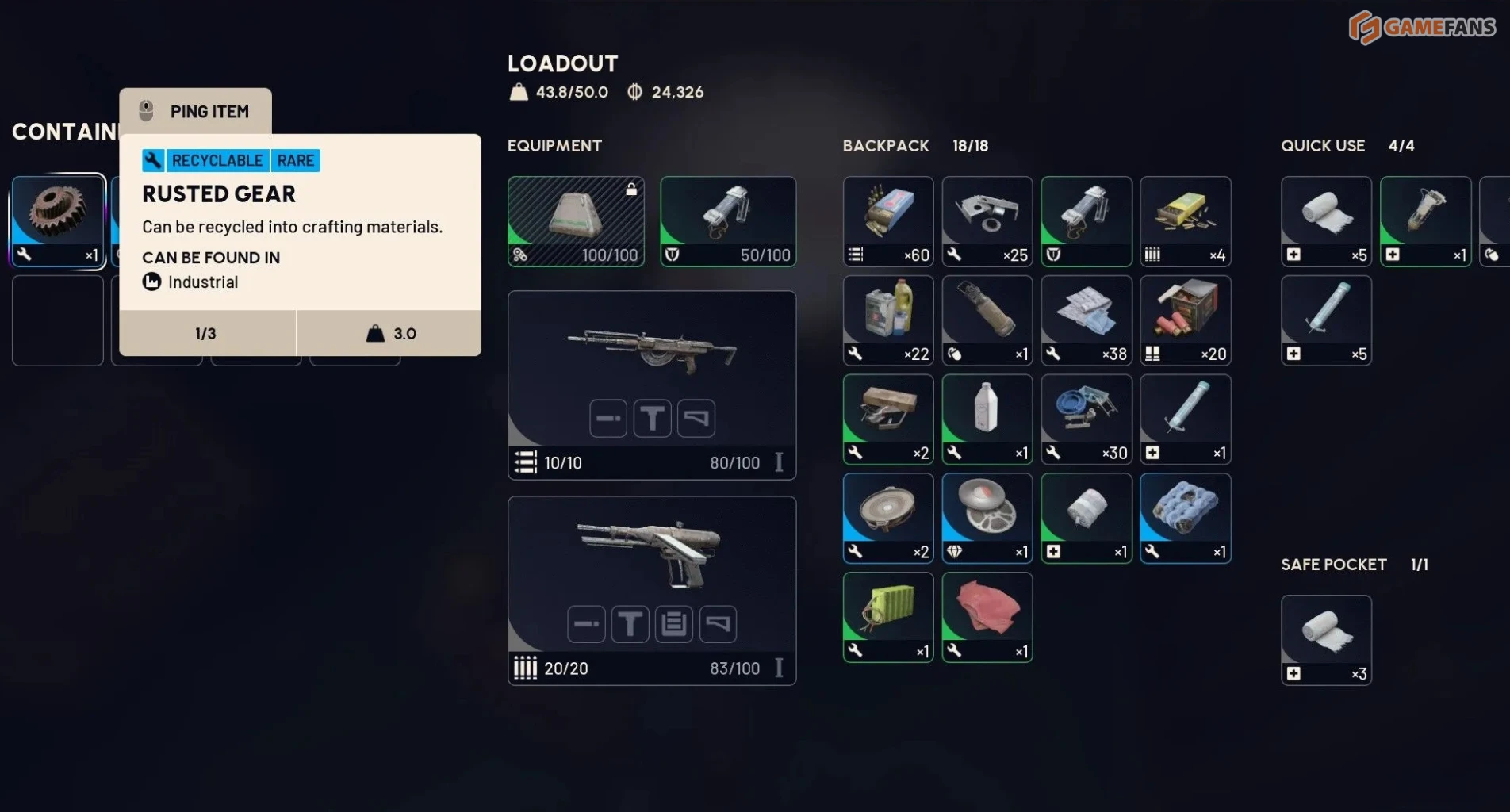Screen dimensions: 1510x812
Task: Select the shotgun shells stack of 20
Action: coord(1186,320)
